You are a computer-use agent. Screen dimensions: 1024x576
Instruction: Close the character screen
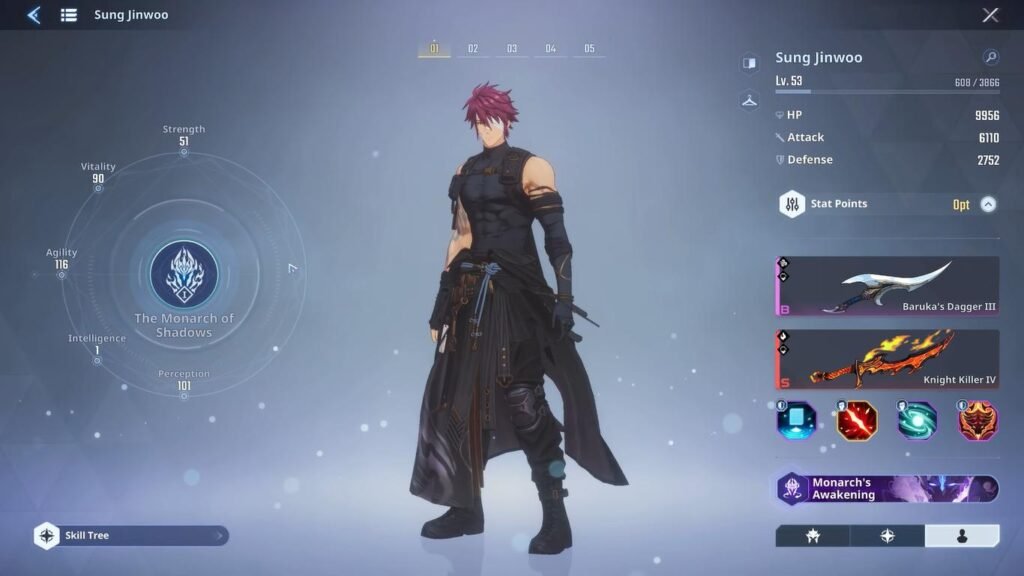(990, 15)
